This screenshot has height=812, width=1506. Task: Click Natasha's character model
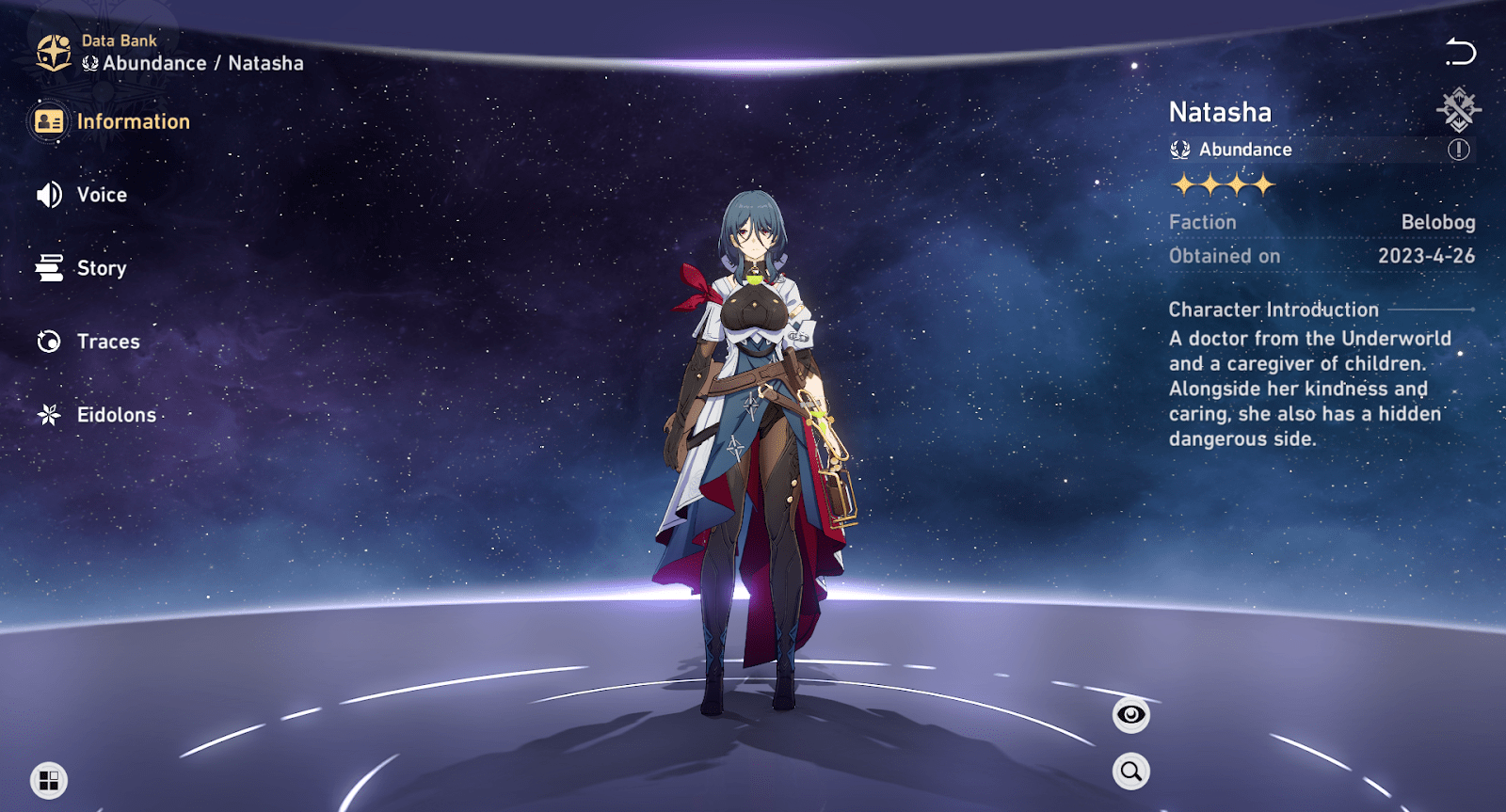(x=753, y=423)
